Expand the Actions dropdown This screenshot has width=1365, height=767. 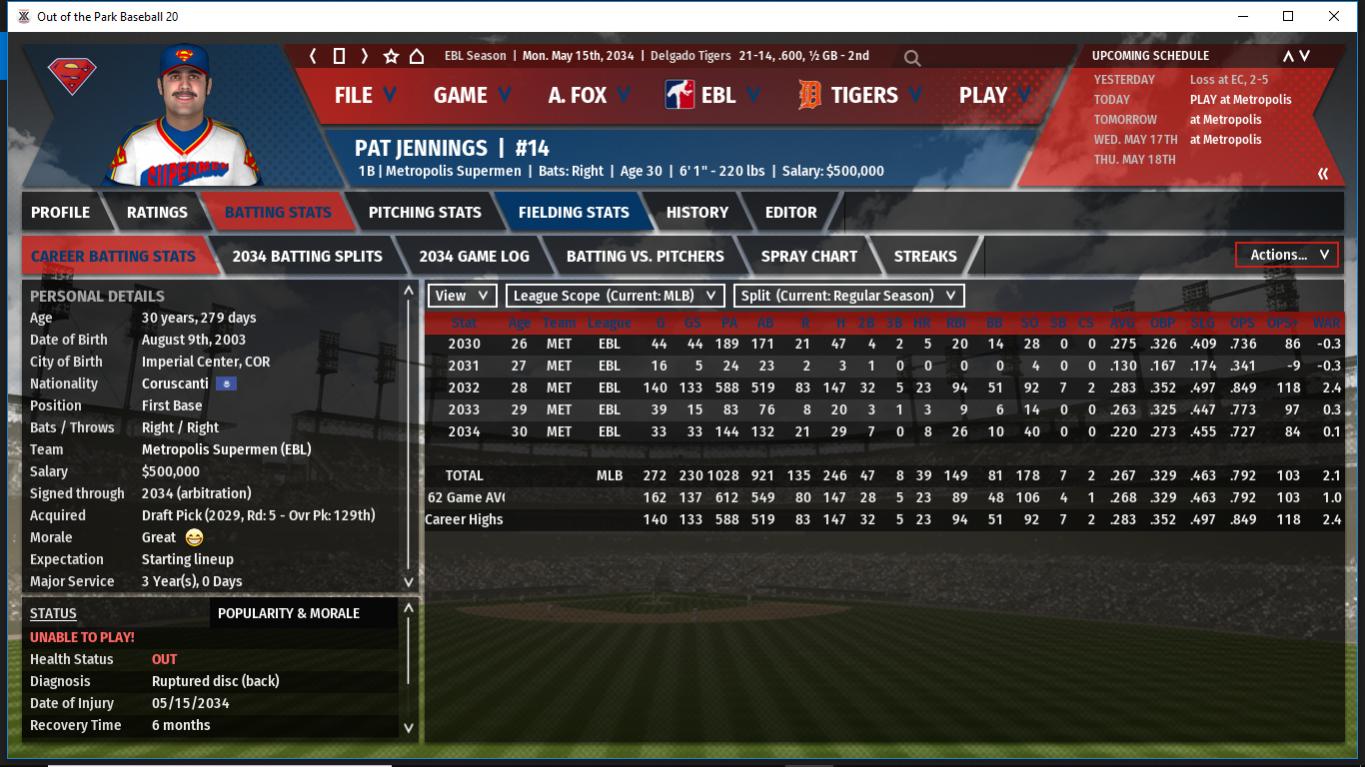point(1287,255)
